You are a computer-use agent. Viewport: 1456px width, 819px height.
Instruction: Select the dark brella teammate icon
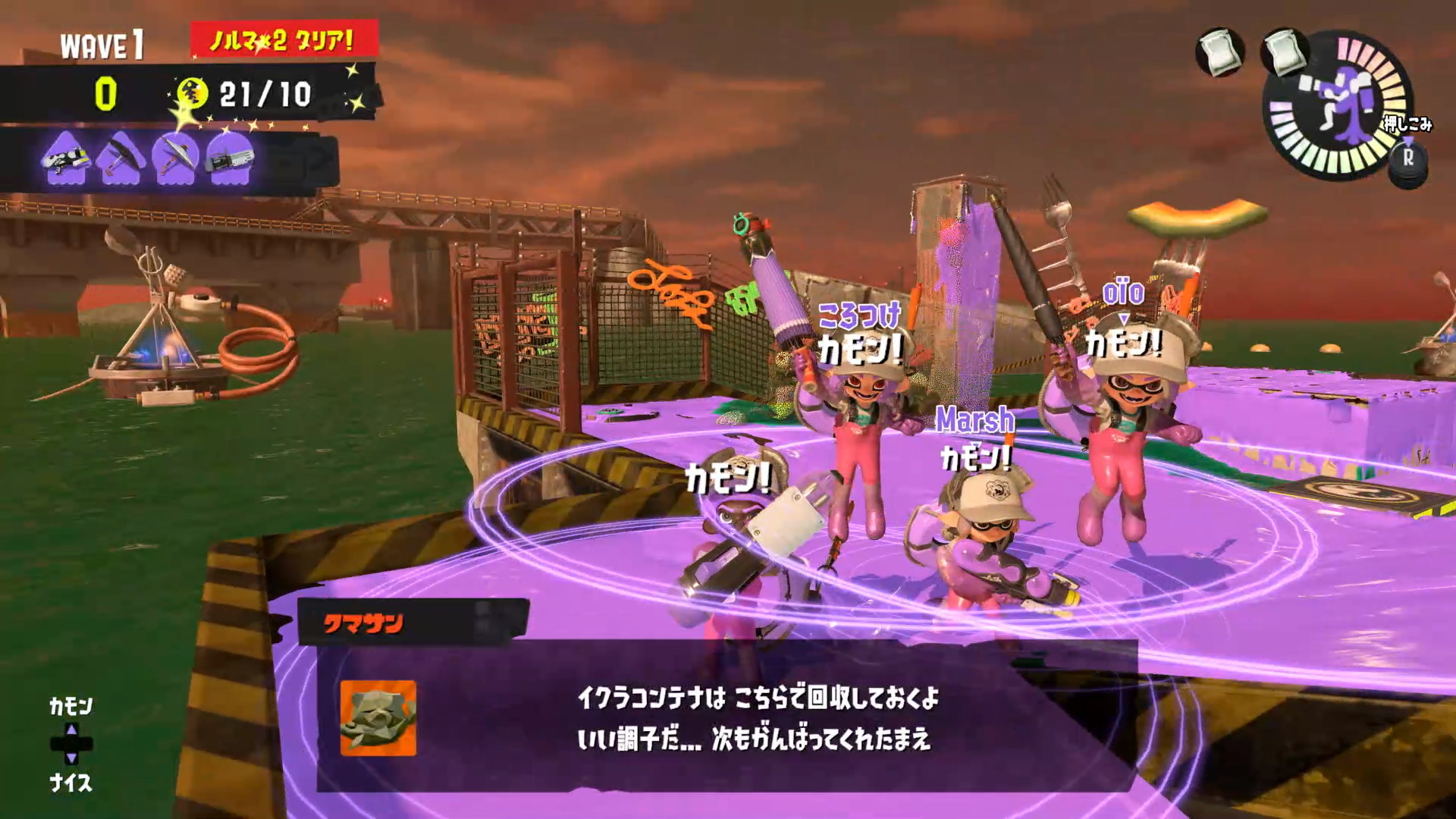point(121,158)
